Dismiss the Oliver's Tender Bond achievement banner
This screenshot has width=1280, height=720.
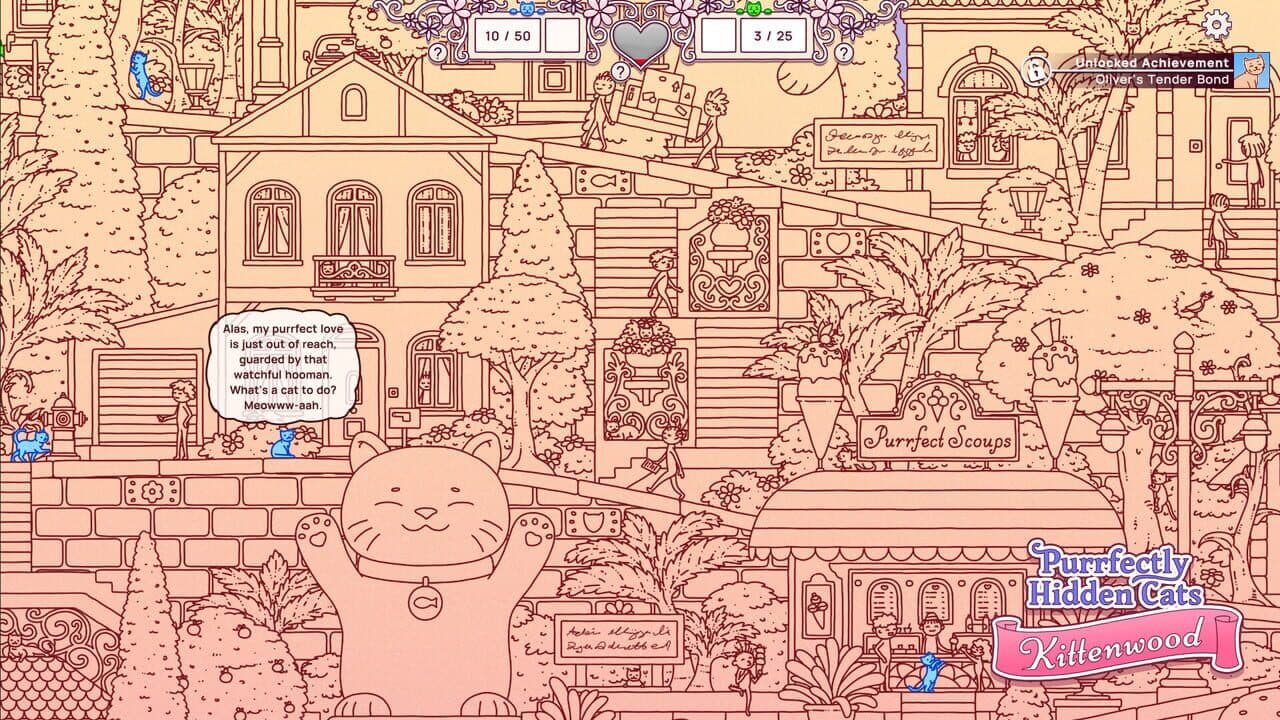click(x=1150, y=70)
